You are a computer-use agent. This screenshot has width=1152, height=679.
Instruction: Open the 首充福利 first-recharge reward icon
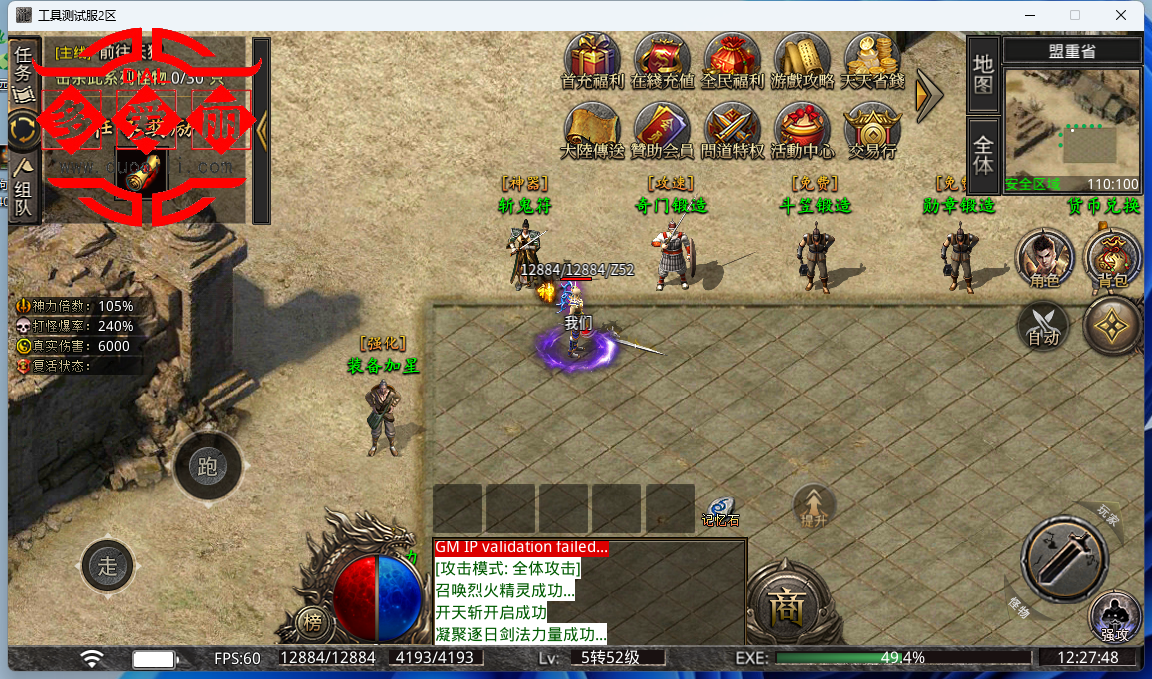[592, 60]
